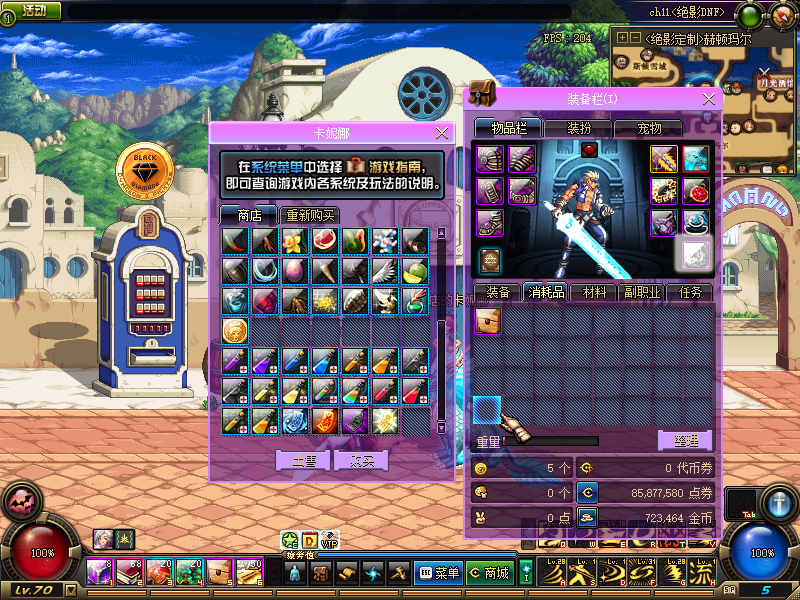800x600 pixels.
Task: Click the 活动 events button
Action: tap(31, 11)
